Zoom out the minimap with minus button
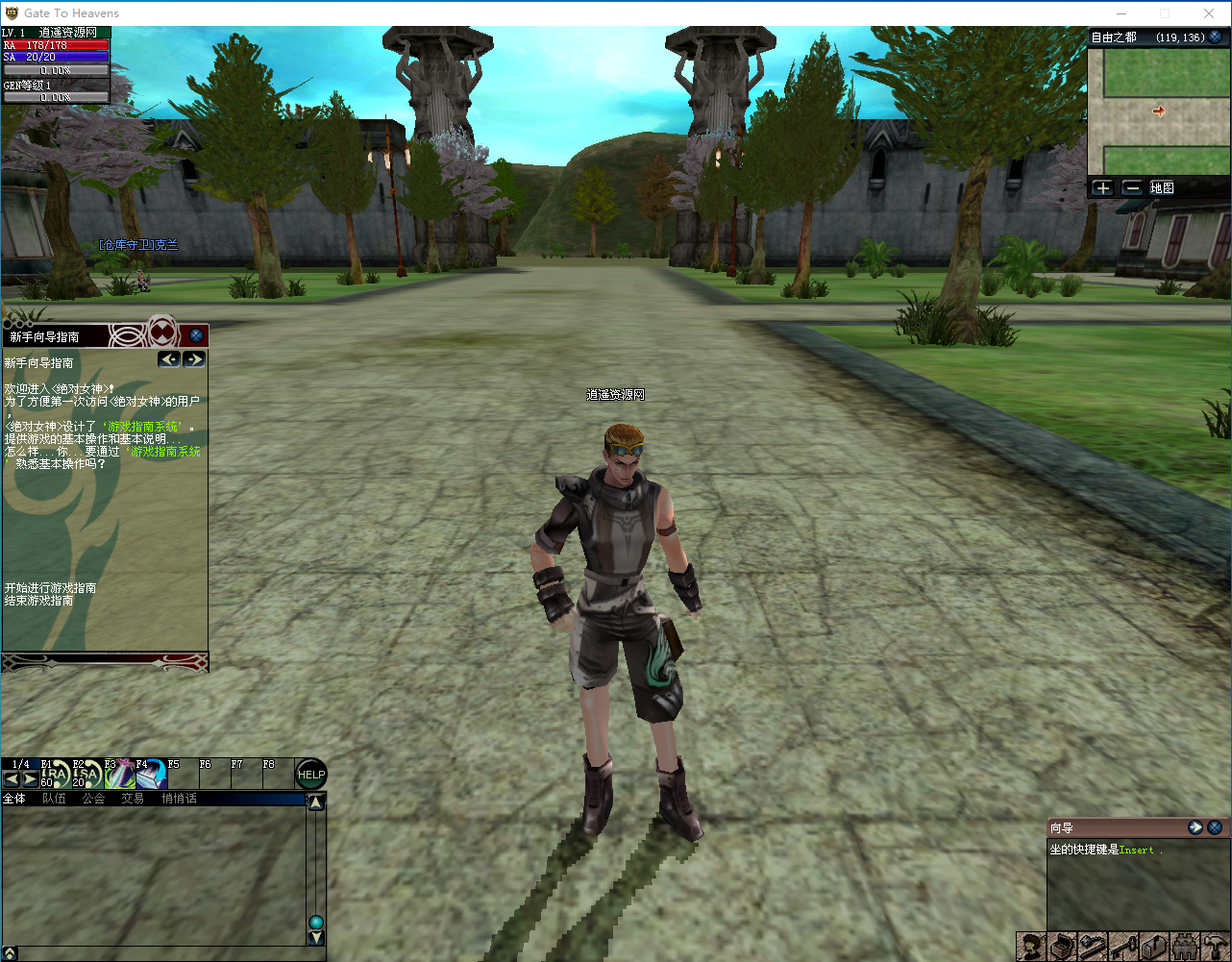 click(x=1132, y=188)
